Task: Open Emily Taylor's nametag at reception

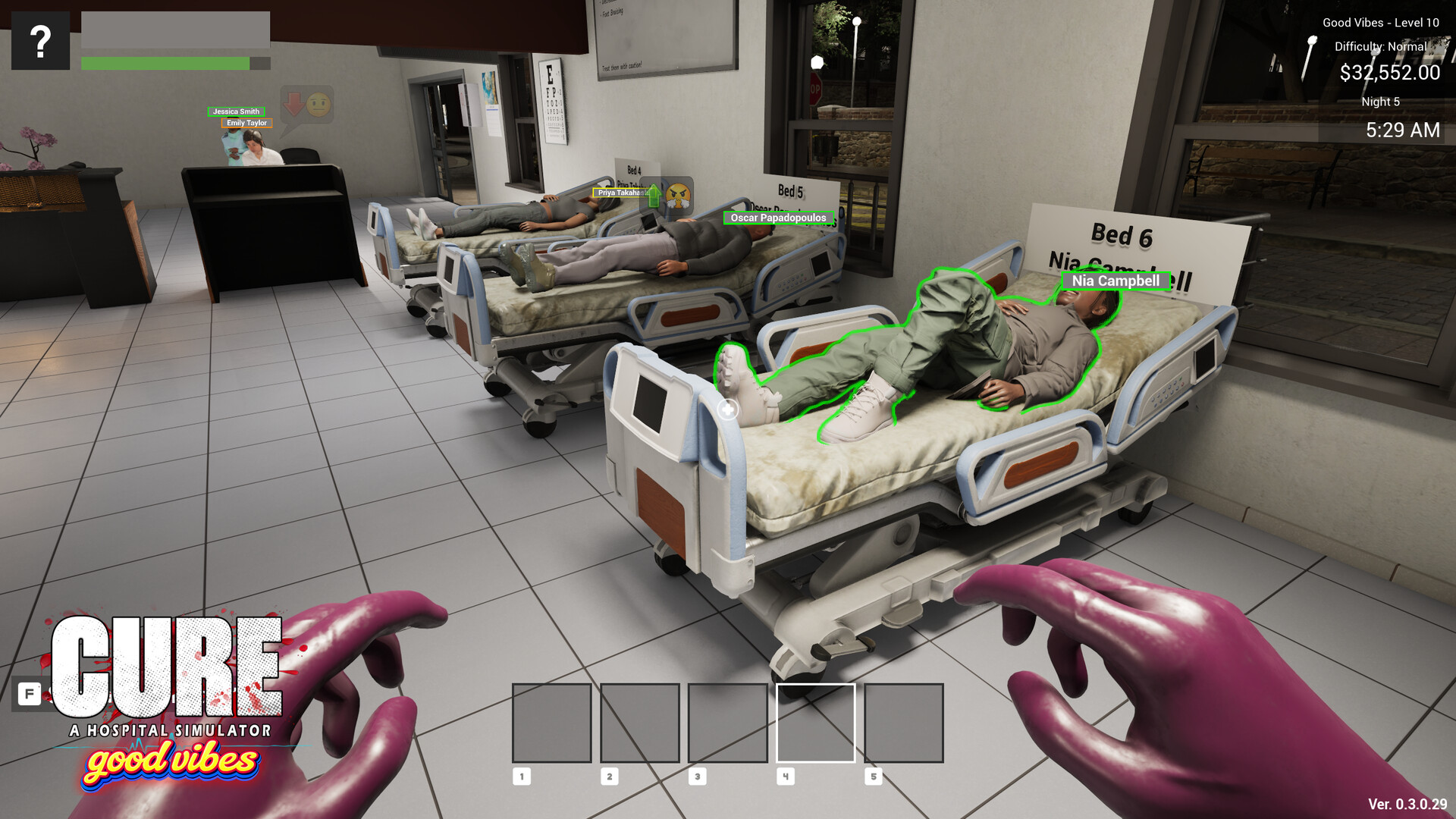Action: click(246, 122)
